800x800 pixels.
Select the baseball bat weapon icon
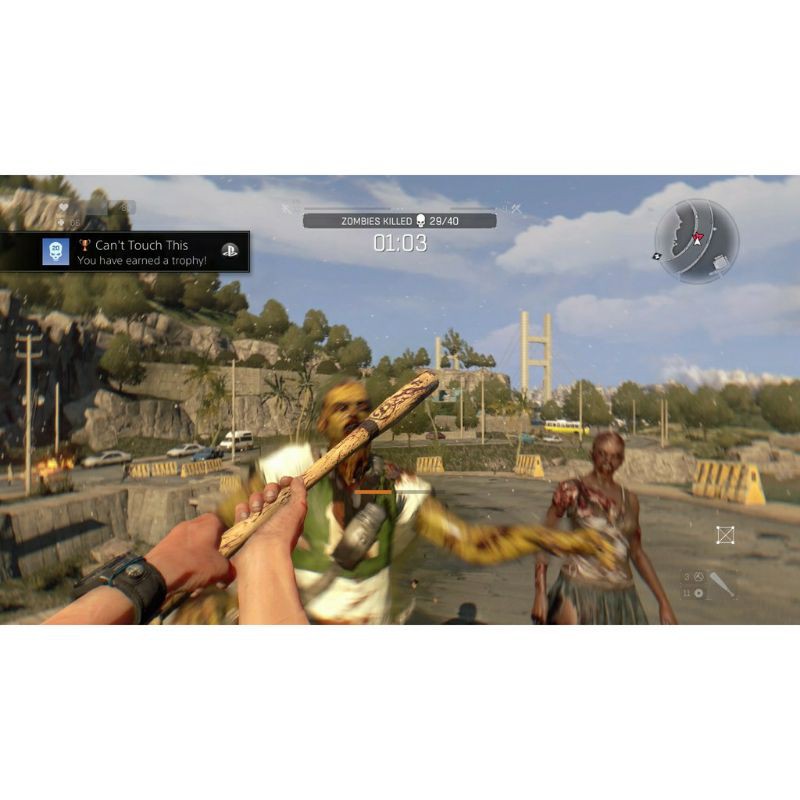[x=721, y=585]
